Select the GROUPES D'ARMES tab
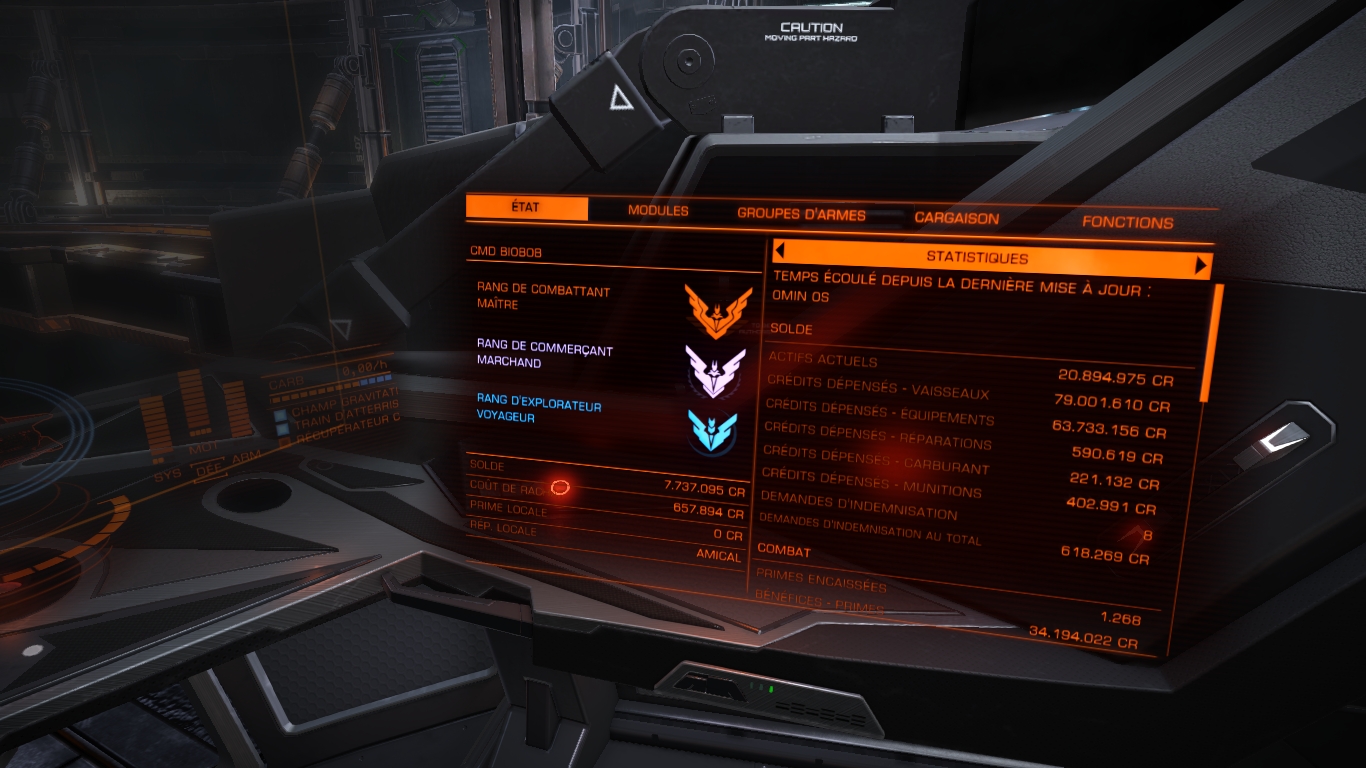1366x768 pixels. [801, 214]
